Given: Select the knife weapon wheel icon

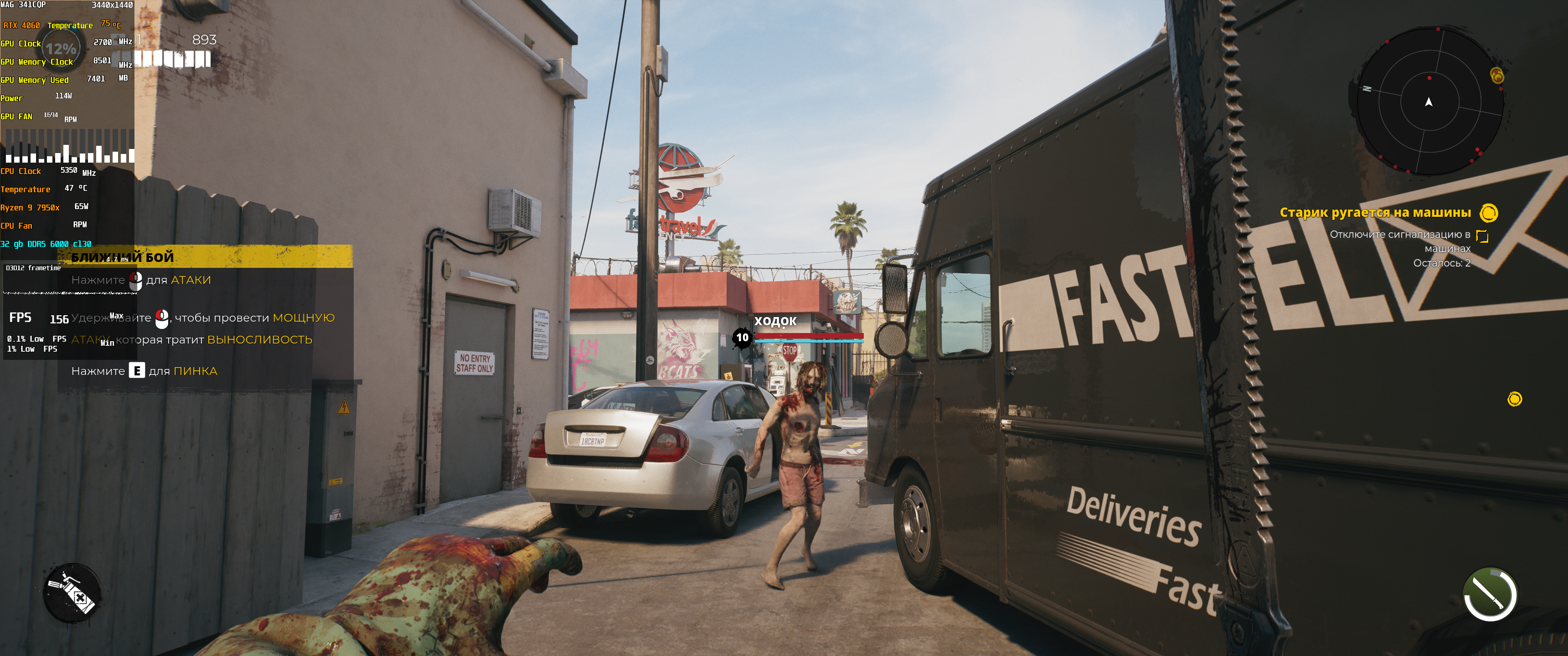Looking at the screenshot, I should coord(1490,594).
